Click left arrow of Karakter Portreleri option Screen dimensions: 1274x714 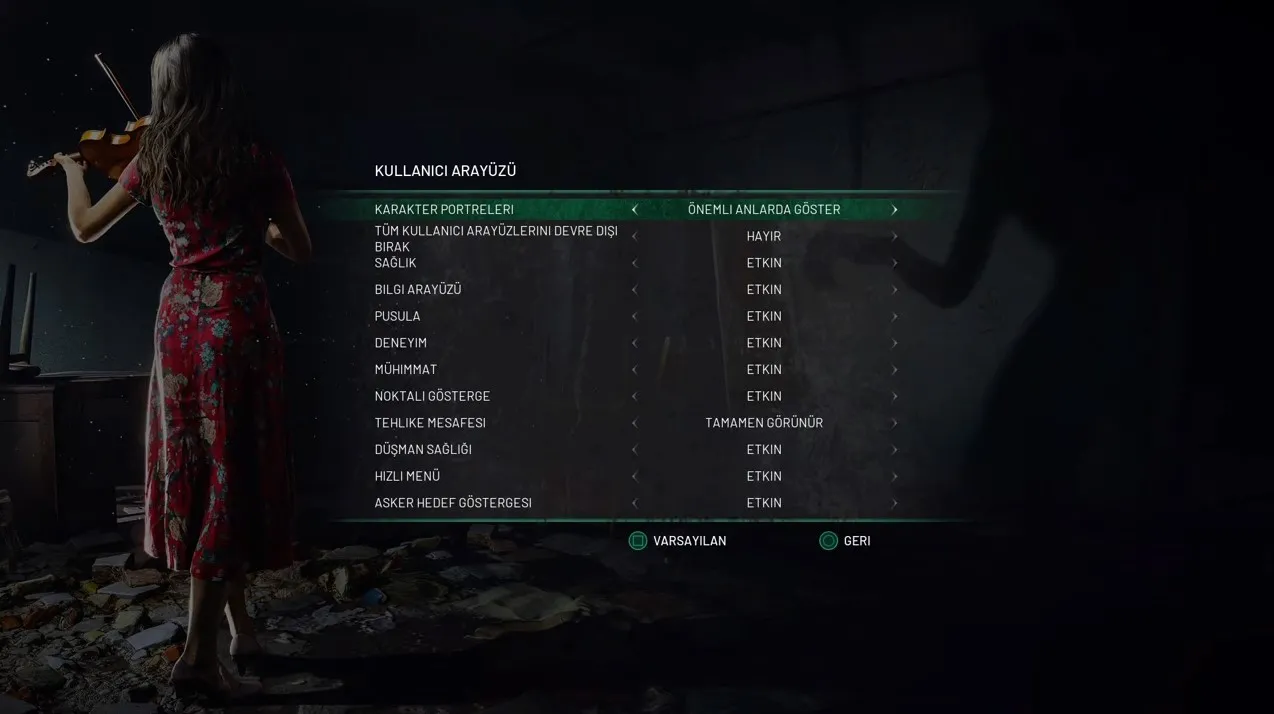(634, 210)
